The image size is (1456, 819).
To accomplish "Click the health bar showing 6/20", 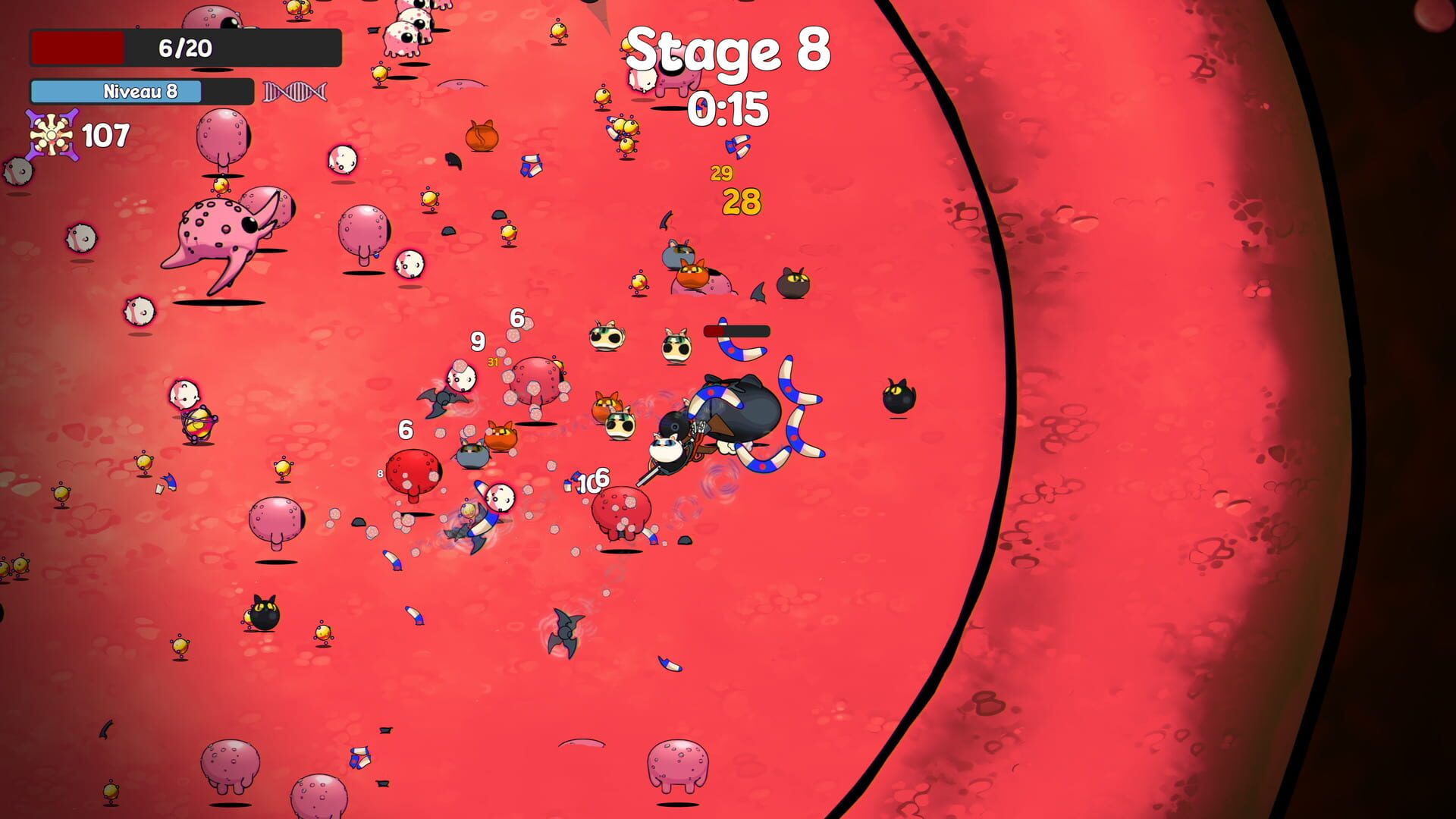I will (184, 48).
